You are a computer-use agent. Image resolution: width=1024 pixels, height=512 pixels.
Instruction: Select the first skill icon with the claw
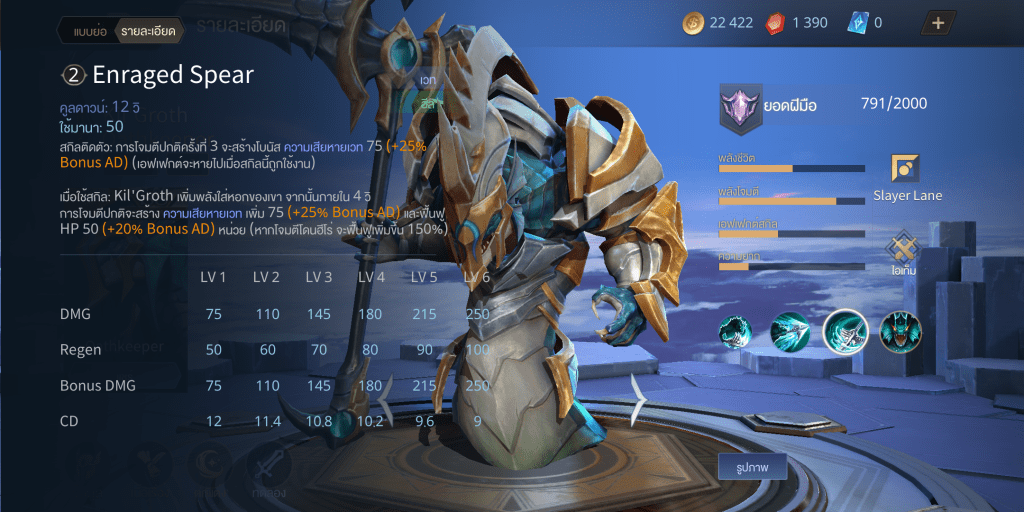tap(737, 333)
